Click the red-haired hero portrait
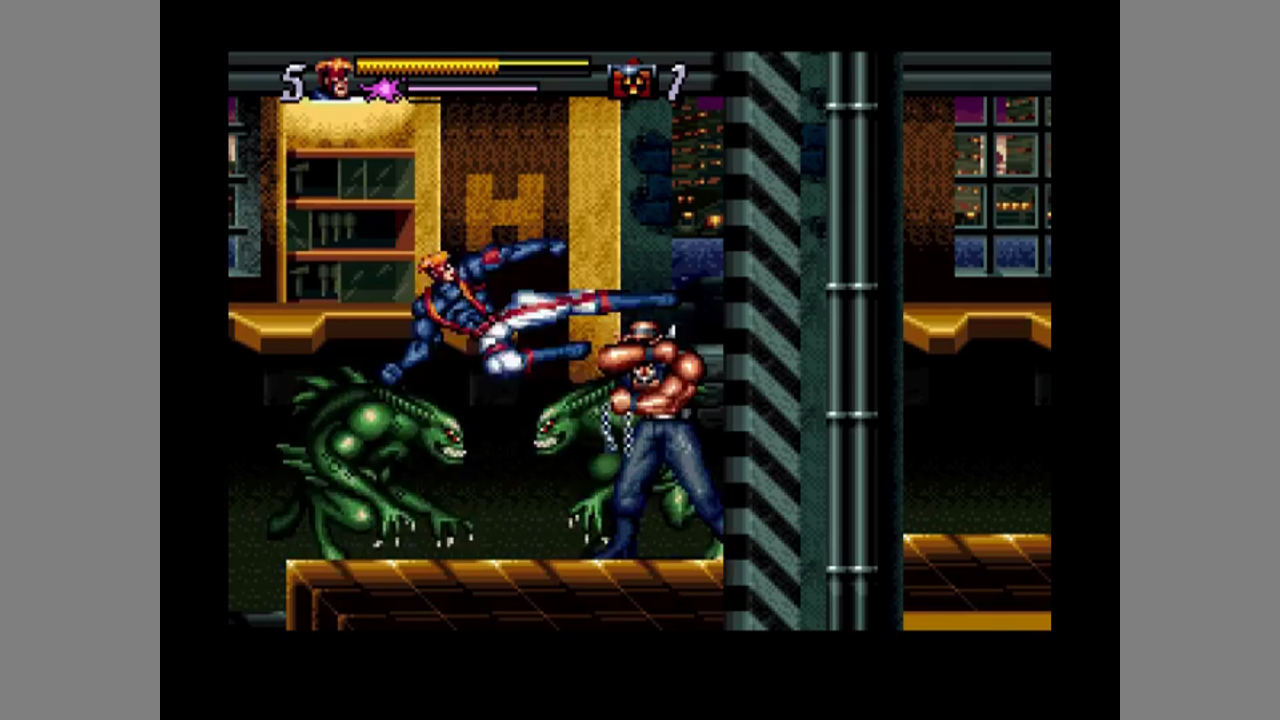 coord(334,77)
